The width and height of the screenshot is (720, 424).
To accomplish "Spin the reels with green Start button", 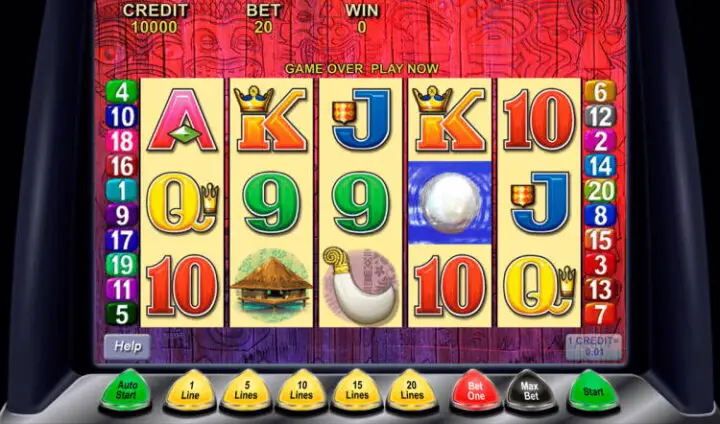I will 593,387.
